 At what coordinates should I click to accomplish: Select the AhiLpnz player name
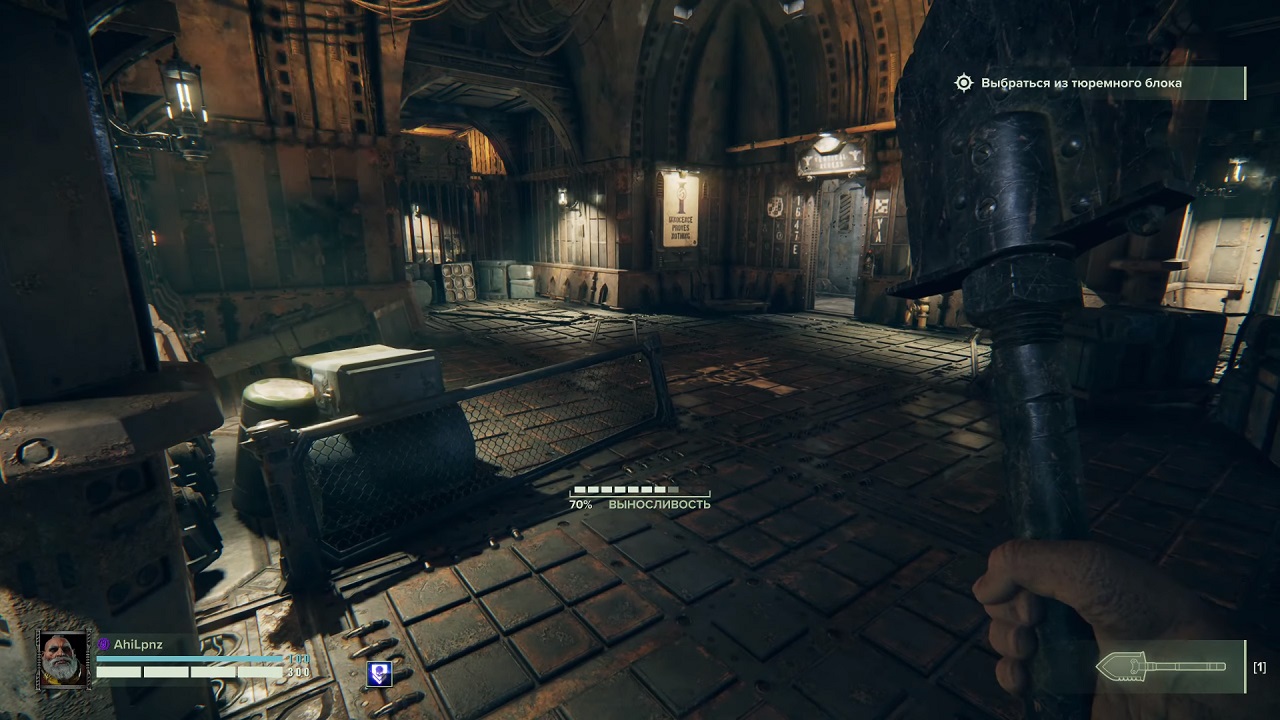click(138, 645)
